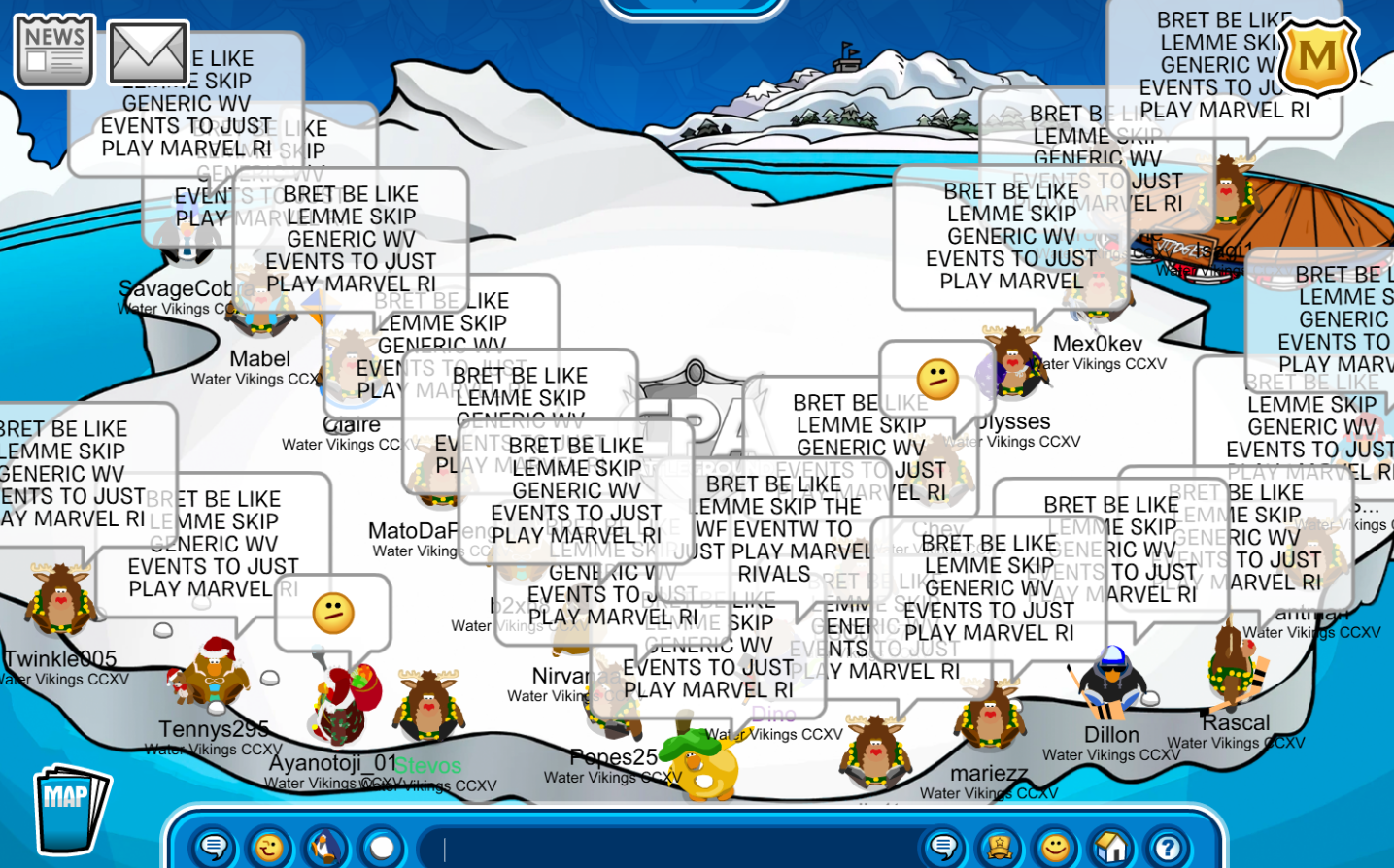1394x868 pixels.
Task: Click the gold moderator M badge
Action: coord(1317,55)
